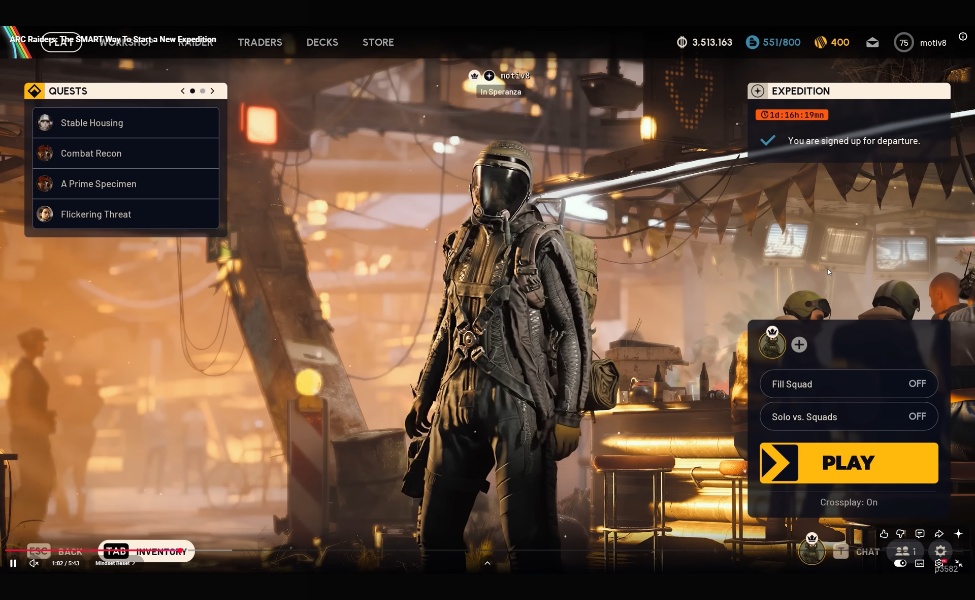975x600 pixels.
Task: Go to the next quests page arrow
Action: [212, 91]
